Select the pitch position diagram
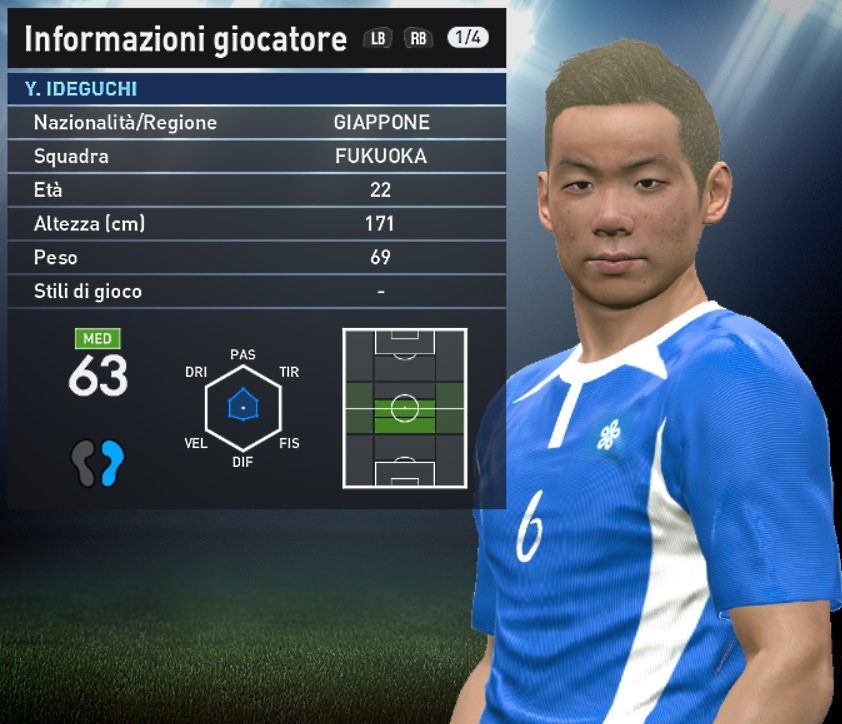This screenshot has width=842, height=724. point(404,408)
